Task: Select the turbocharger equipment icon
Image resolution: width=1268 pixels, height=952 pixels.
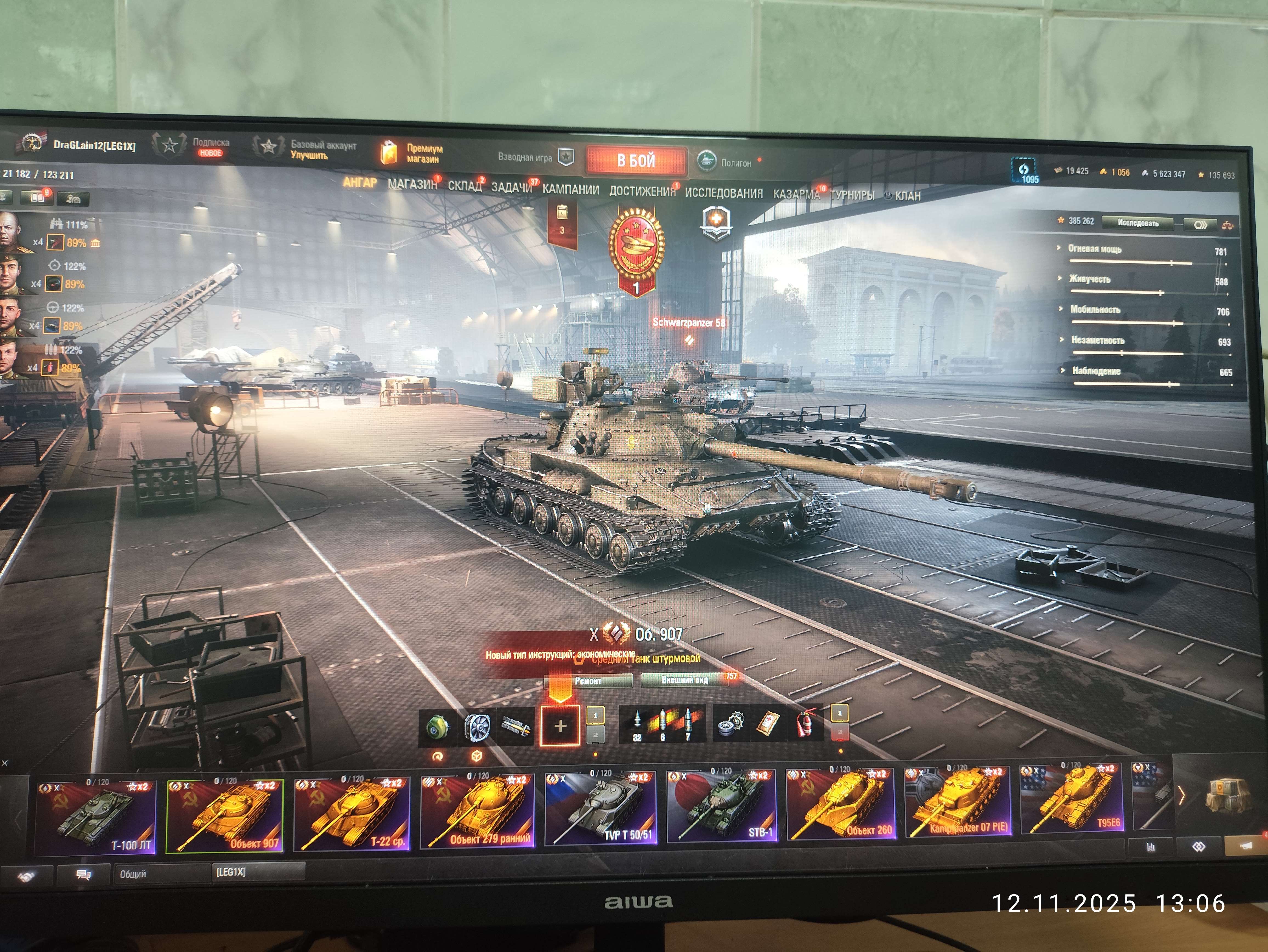Action: click(x=438, y=726)
